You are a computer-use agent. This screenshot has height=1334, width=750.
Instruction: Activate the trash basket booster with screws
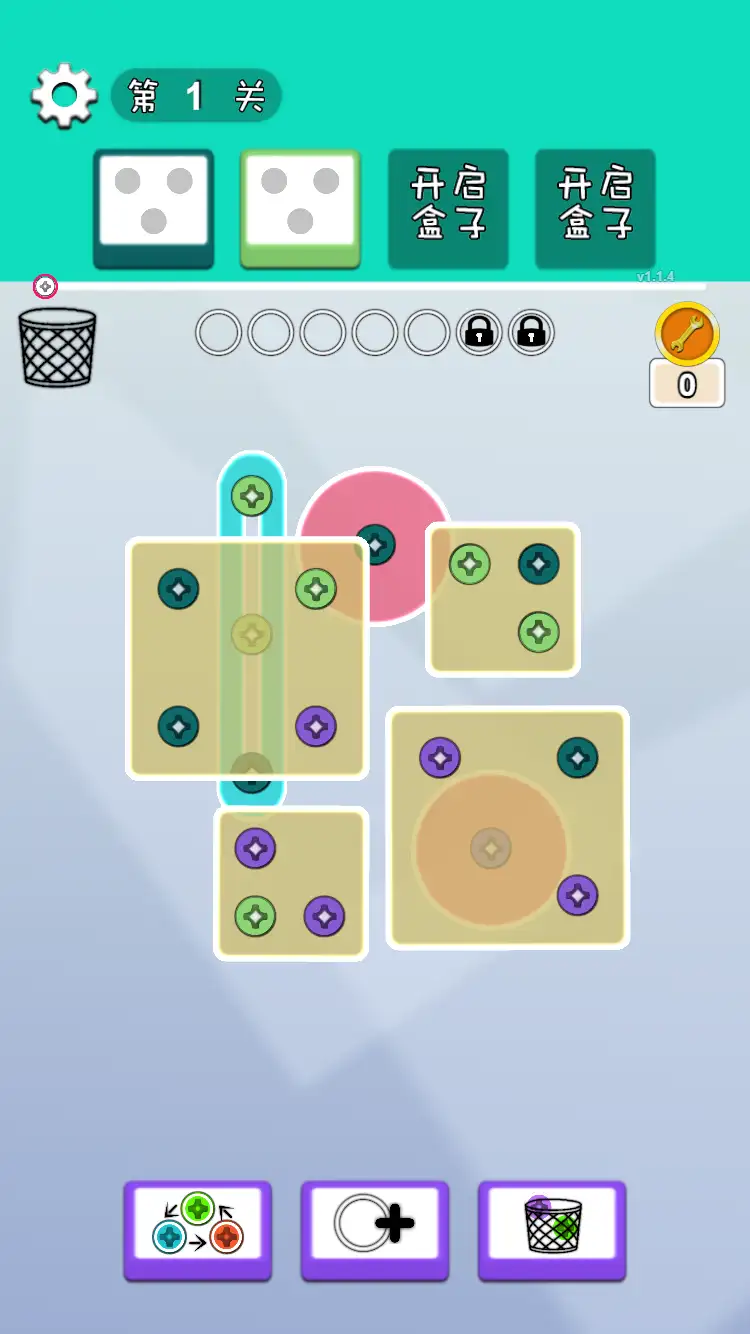point(552,1230)
